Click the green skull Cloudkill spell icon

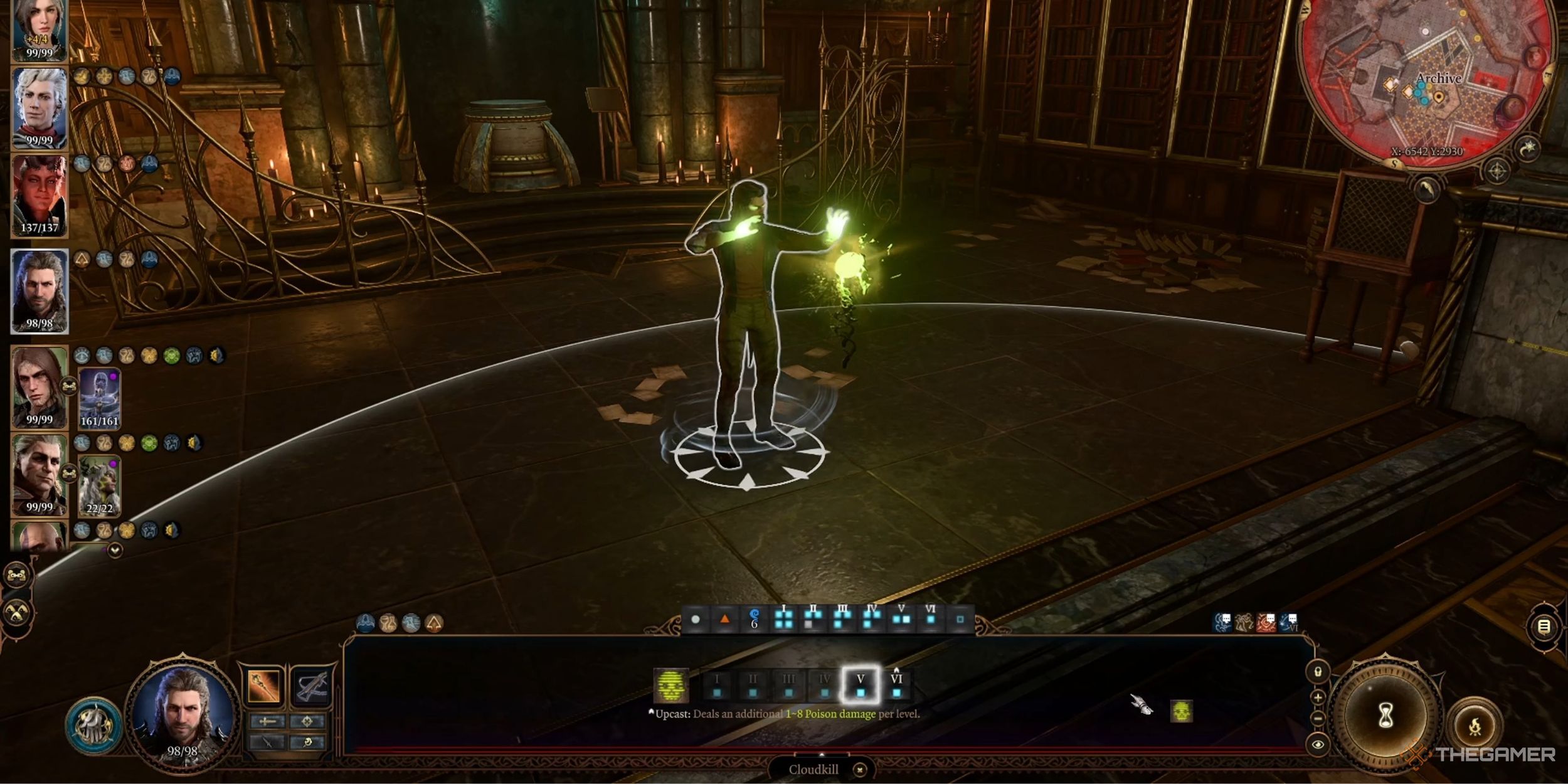pos(670,685)
